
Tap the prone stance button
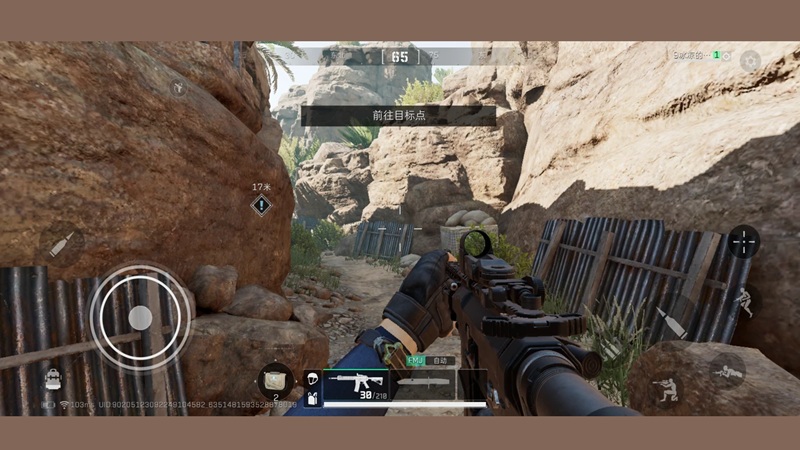728,371
